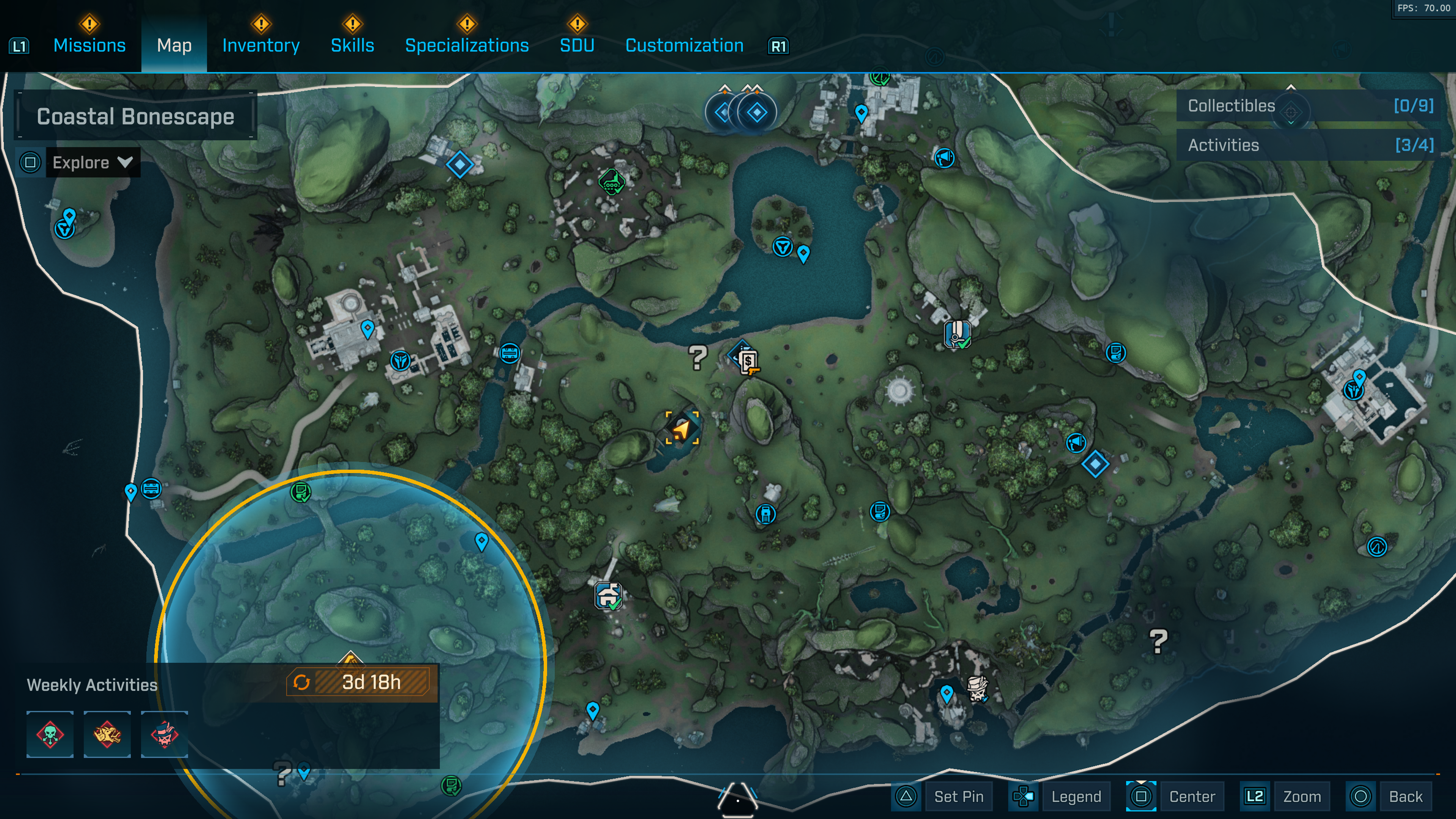Screen dimensions: 1456x819
Task: Toggle the map Zoom button
Action: point(1301,796)
